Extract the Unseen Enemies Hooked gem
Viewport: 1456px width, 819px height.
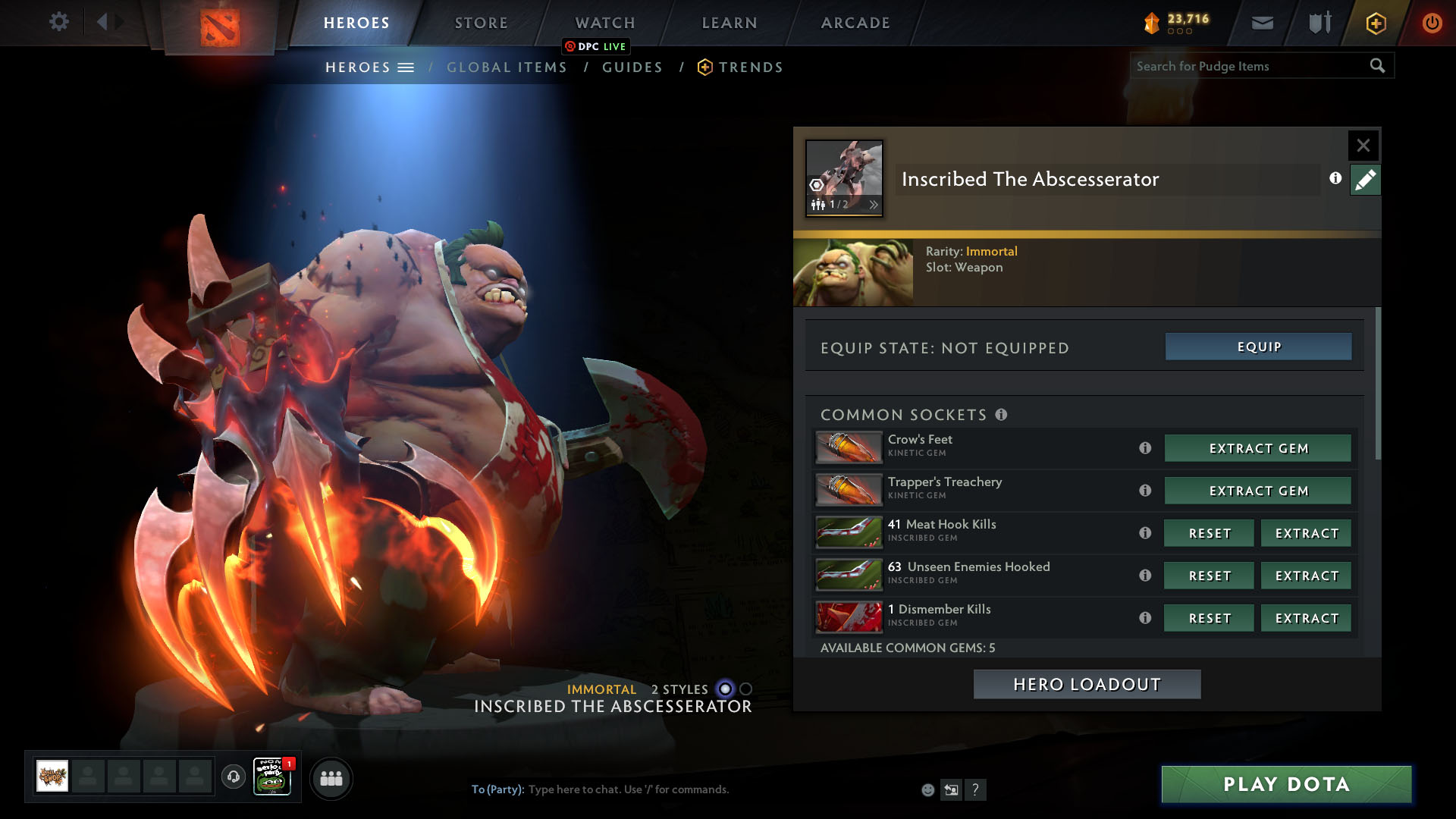1307,576
